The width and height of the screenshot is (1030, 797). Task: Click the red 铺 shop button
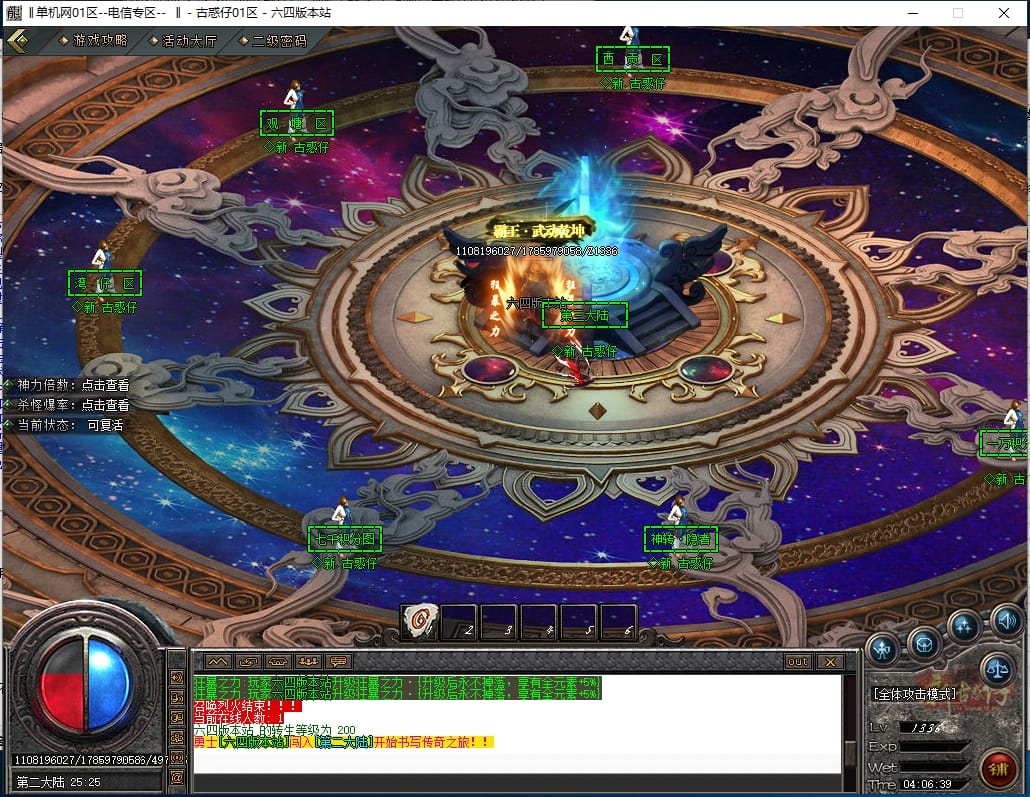(999, 769)
